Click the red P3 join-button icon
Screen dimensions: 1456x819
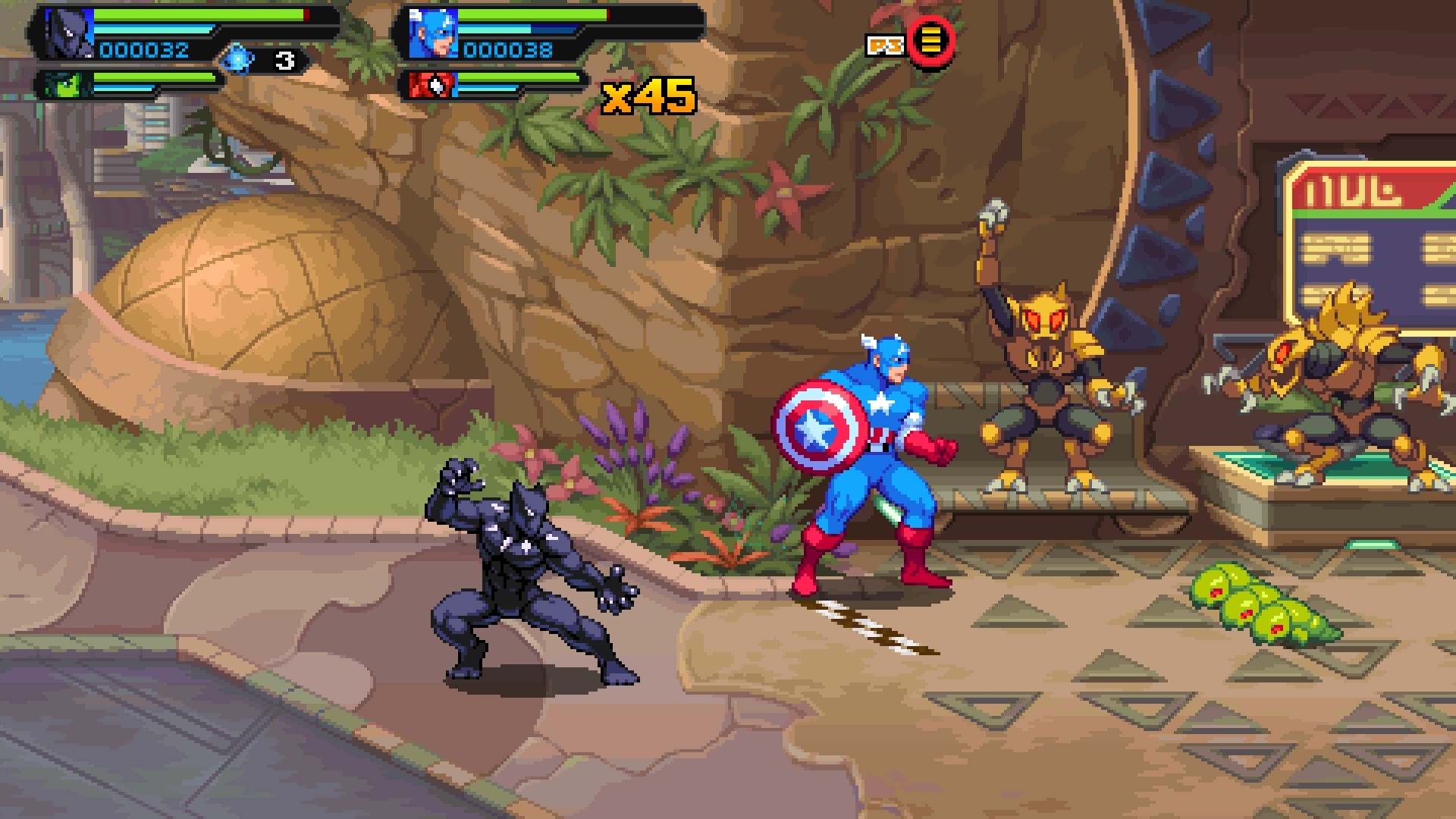tap(931, 44)
